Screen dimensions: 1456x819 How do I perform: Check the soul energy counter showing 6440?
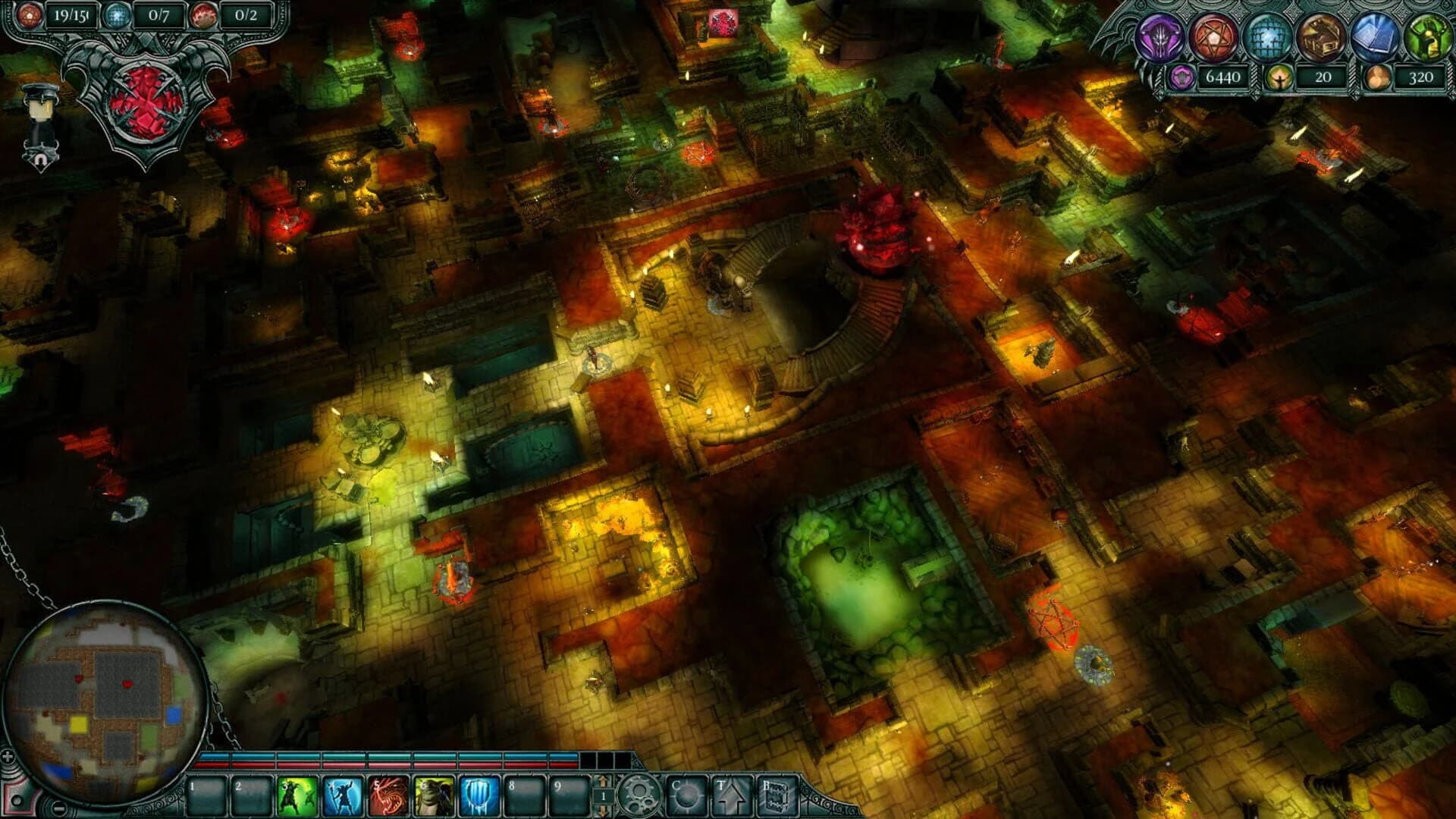[x=1222, y=77]
